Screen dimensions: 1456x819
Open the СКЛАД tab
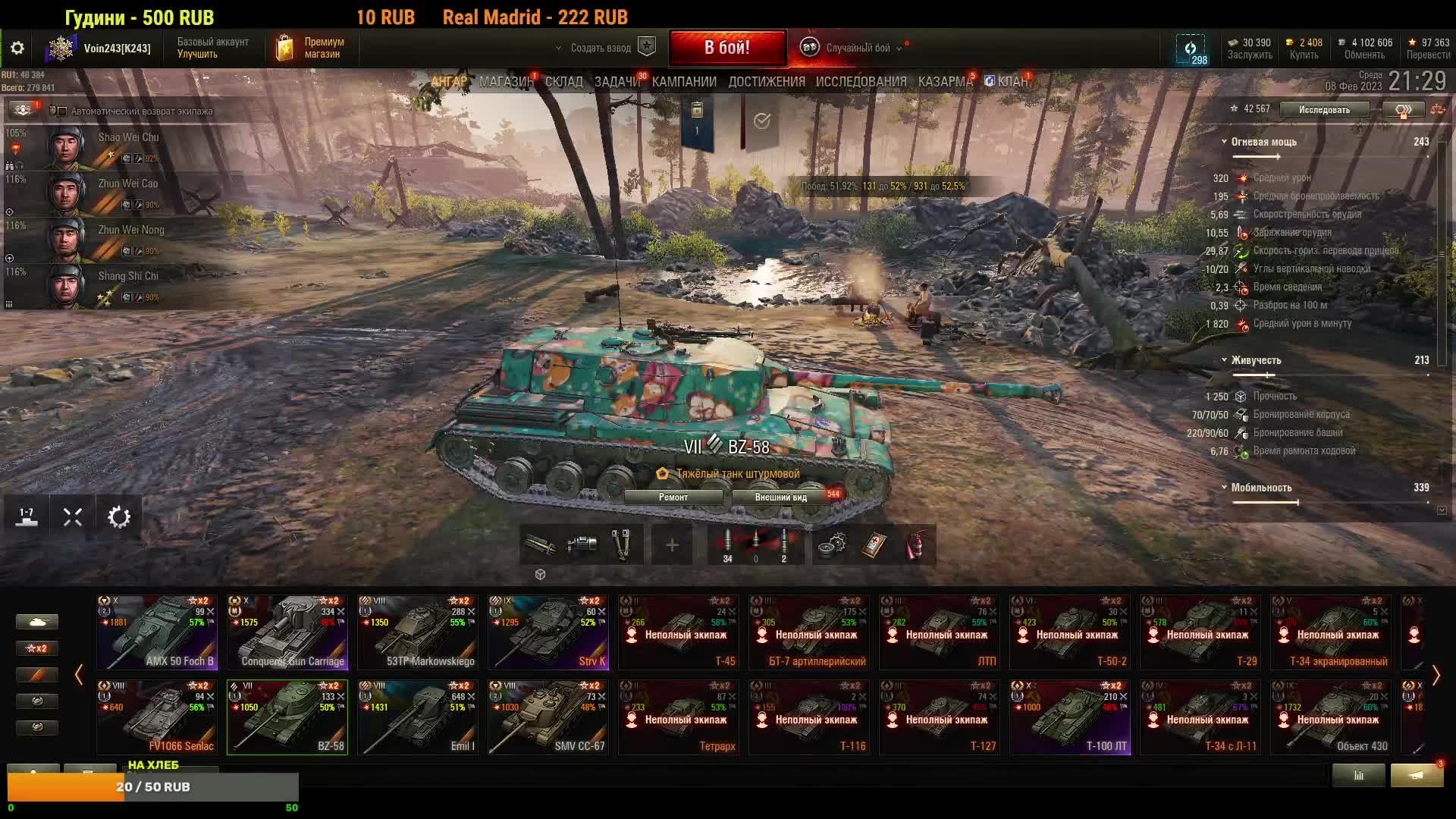[563, 82]
